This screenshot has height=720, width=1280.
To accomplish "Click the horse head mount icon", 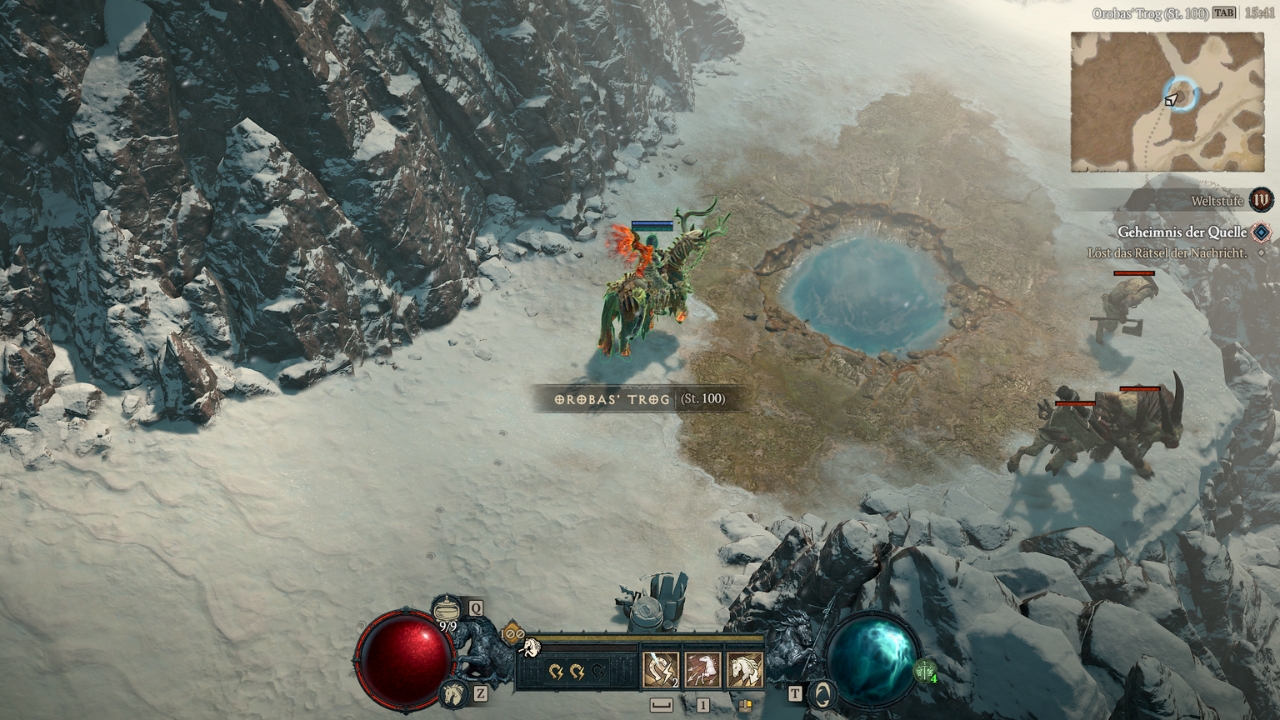I will point(453,692).
